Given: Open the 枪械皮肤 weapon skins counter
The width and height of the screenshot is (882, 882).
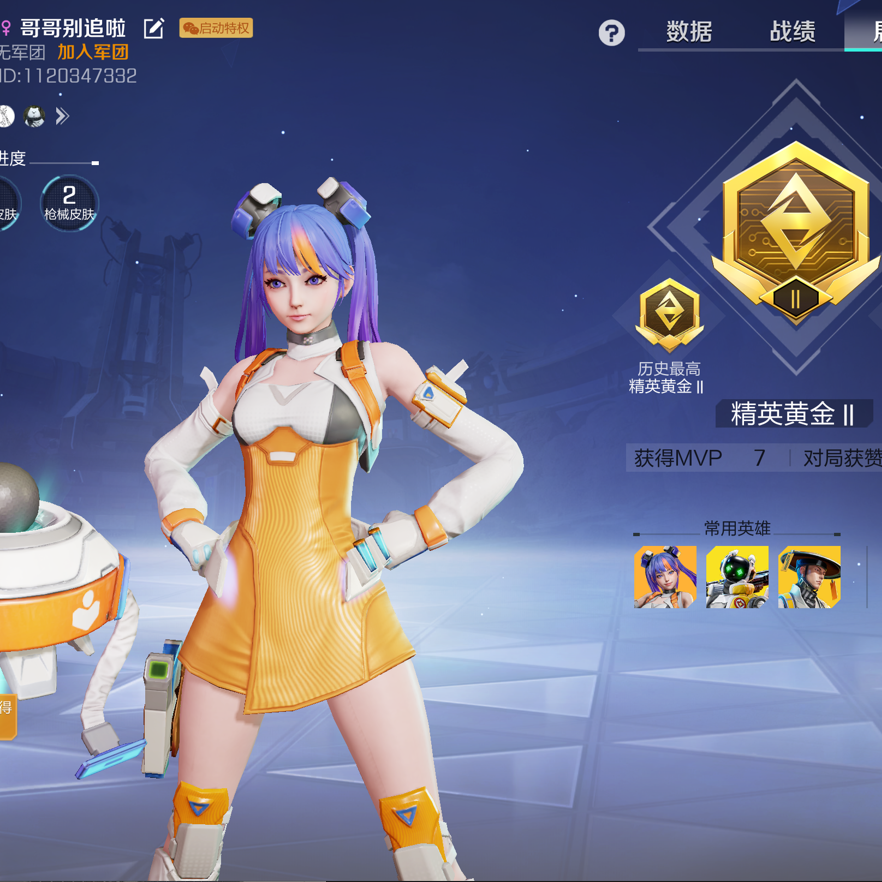Looking at the screenshot, I should point(69,202).
